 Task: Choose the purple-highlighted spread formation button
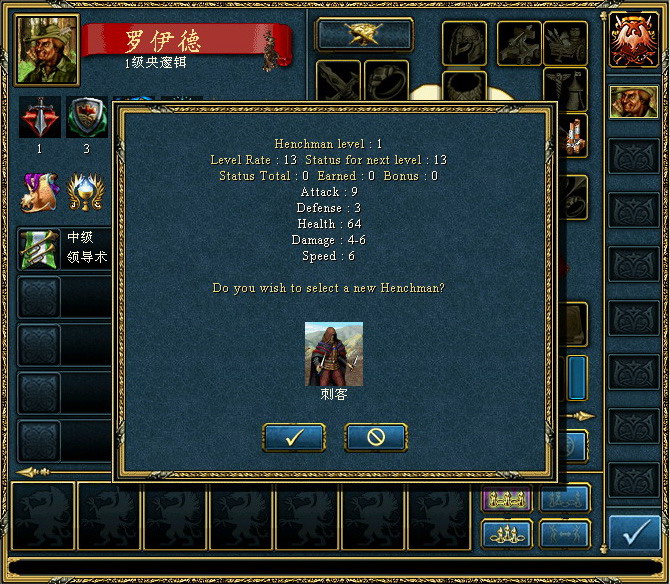pyautogui.click(x=507, y=497)
